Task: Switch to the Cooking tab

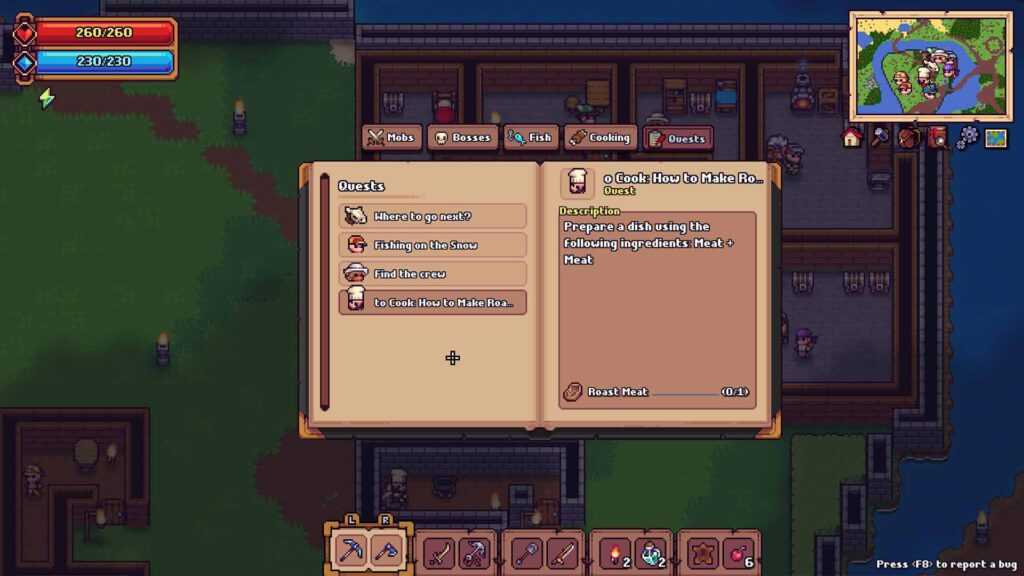Action: (600, 138)
